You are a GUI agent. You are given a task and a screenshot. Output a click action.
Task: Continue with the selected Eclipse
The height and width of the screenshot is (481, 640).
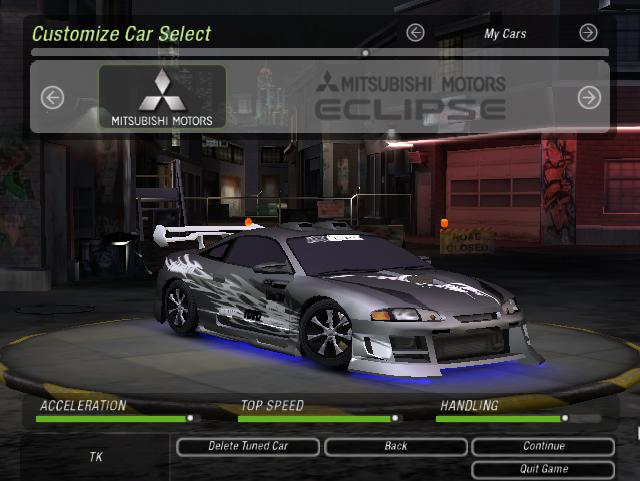pos(543,446)
